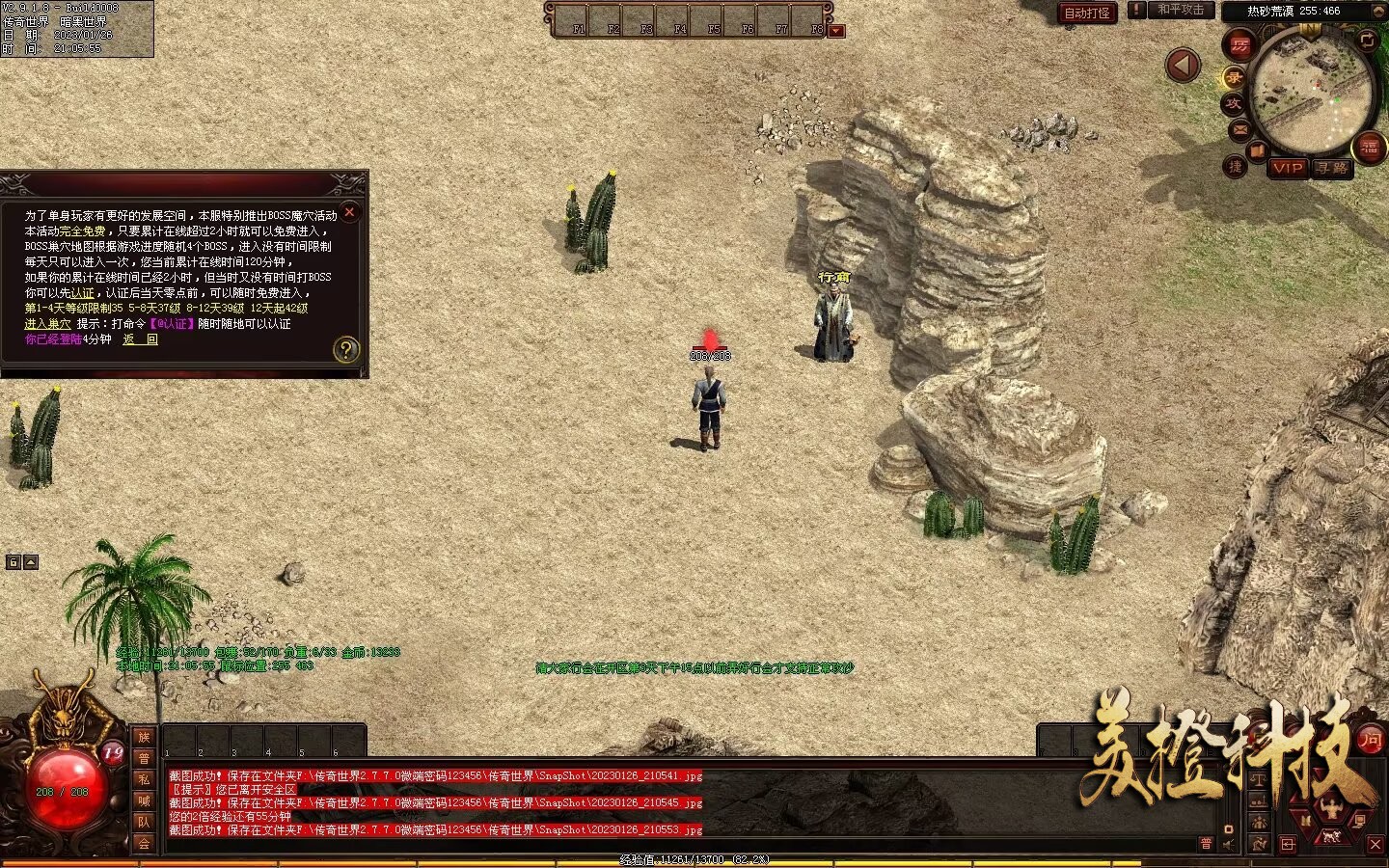Select the 队 team chat channel
Screen dimensions: 1389x868
coord(144,822)
